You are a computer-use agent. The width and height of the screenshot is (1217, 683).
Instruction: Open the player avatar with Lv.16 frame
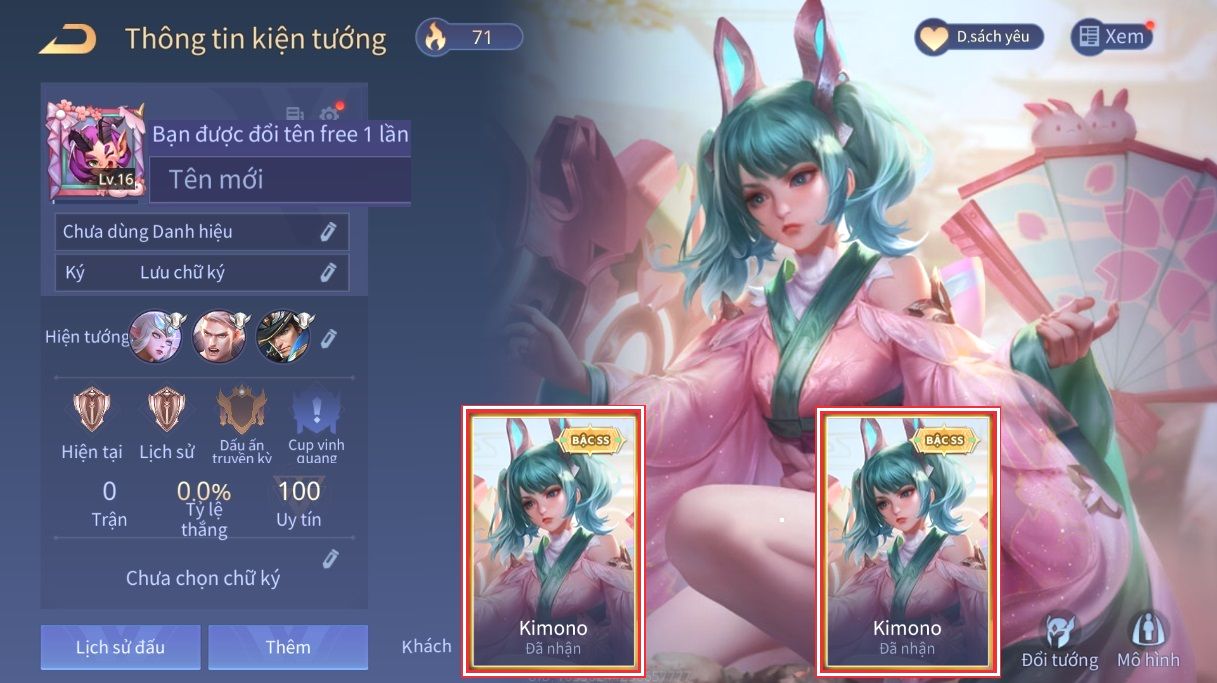(x=97, y=150)
